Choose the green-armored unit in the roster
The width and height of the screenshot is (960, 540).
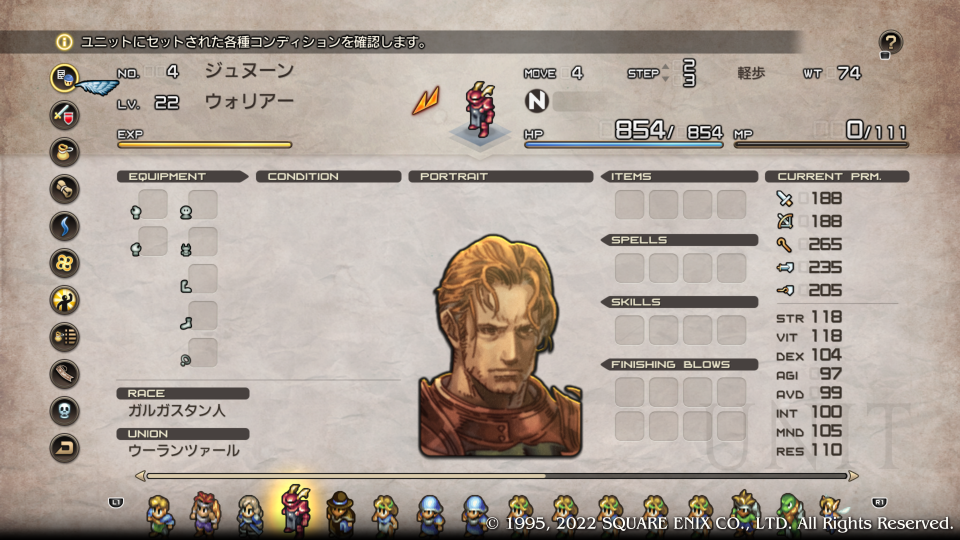789,511
